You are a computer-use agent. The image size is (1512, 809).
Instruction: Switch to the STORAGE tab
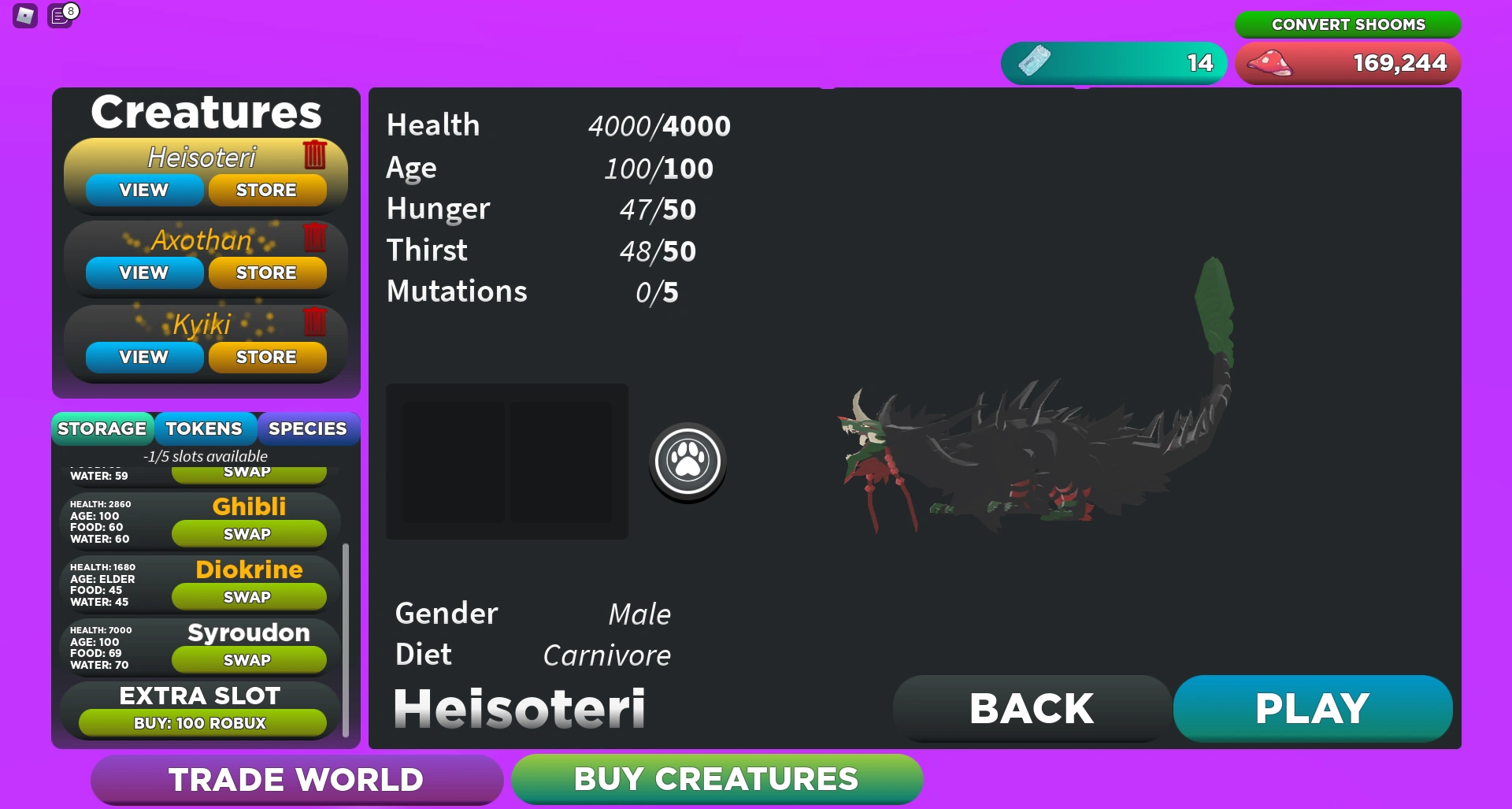102,429
